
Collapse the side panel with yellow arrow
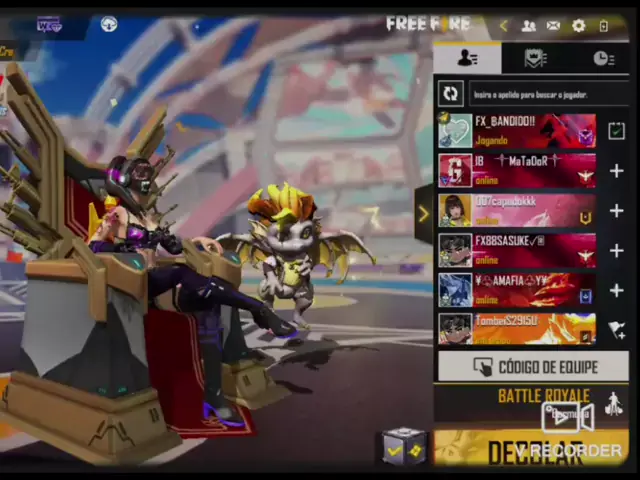coord(423,214)
